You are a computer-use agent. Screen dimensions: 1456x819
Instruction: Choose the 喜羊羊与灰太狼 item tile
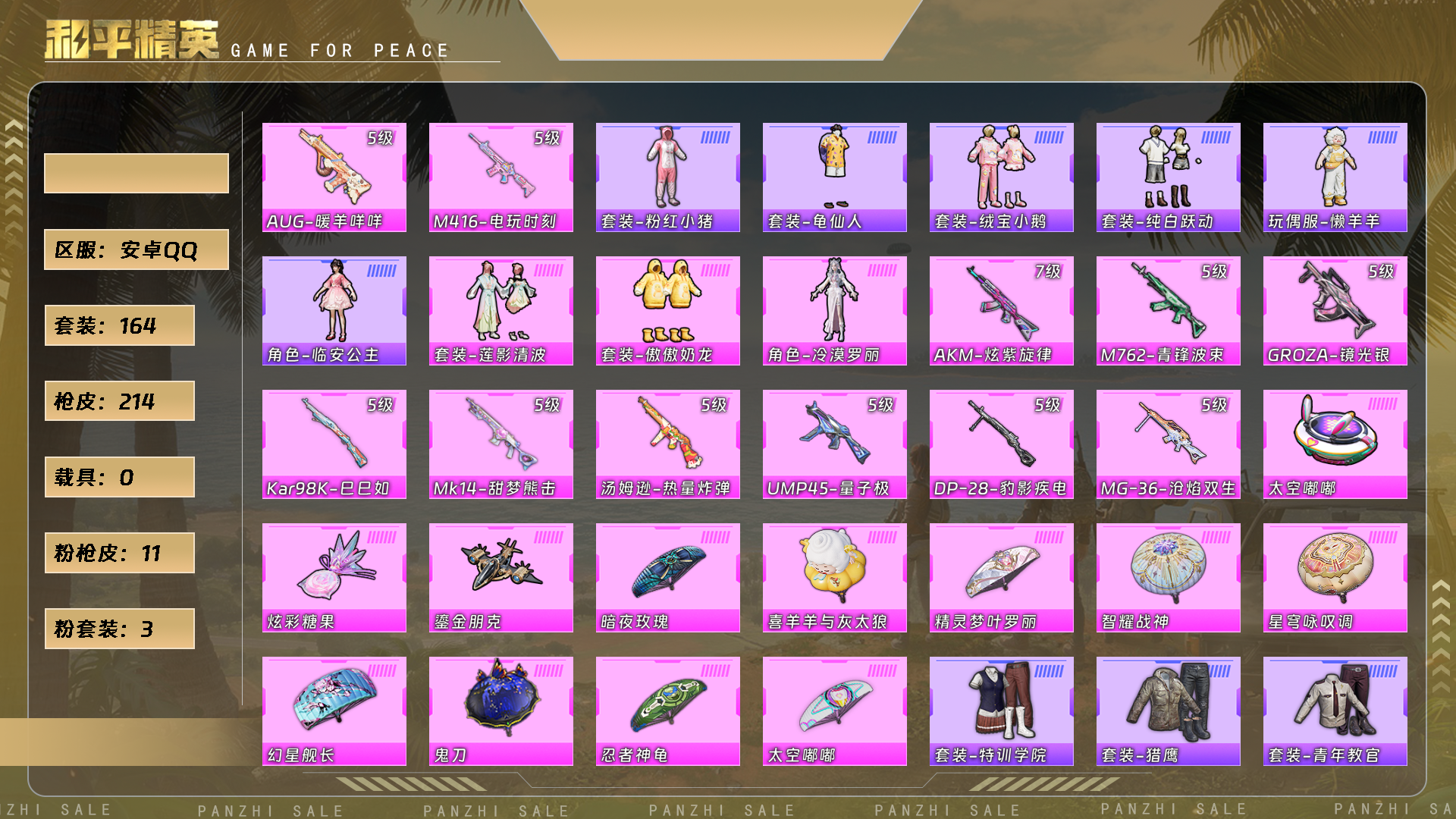pos(834,578)
